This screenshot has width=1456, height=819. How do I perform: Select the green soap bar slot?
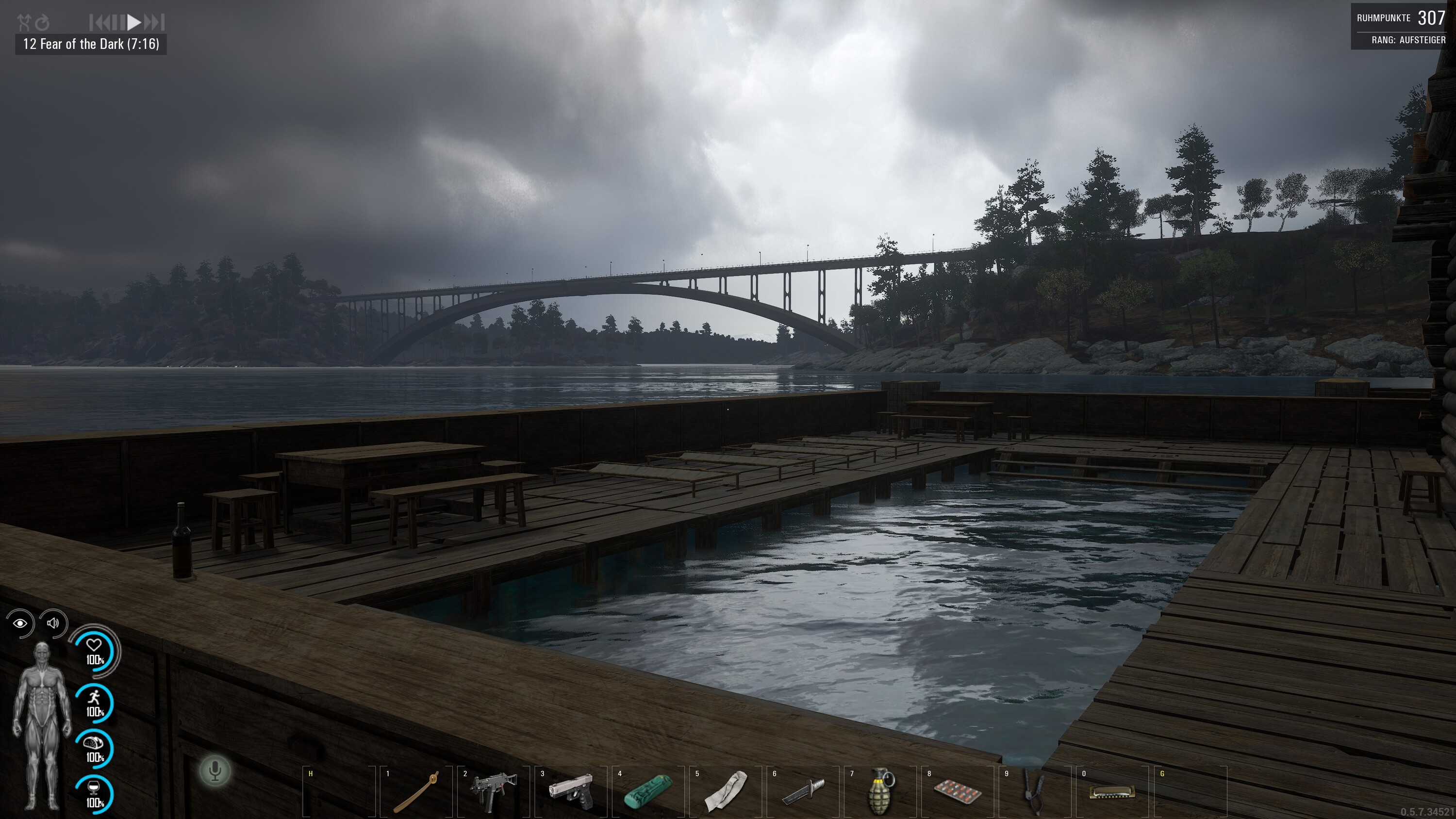648,791
